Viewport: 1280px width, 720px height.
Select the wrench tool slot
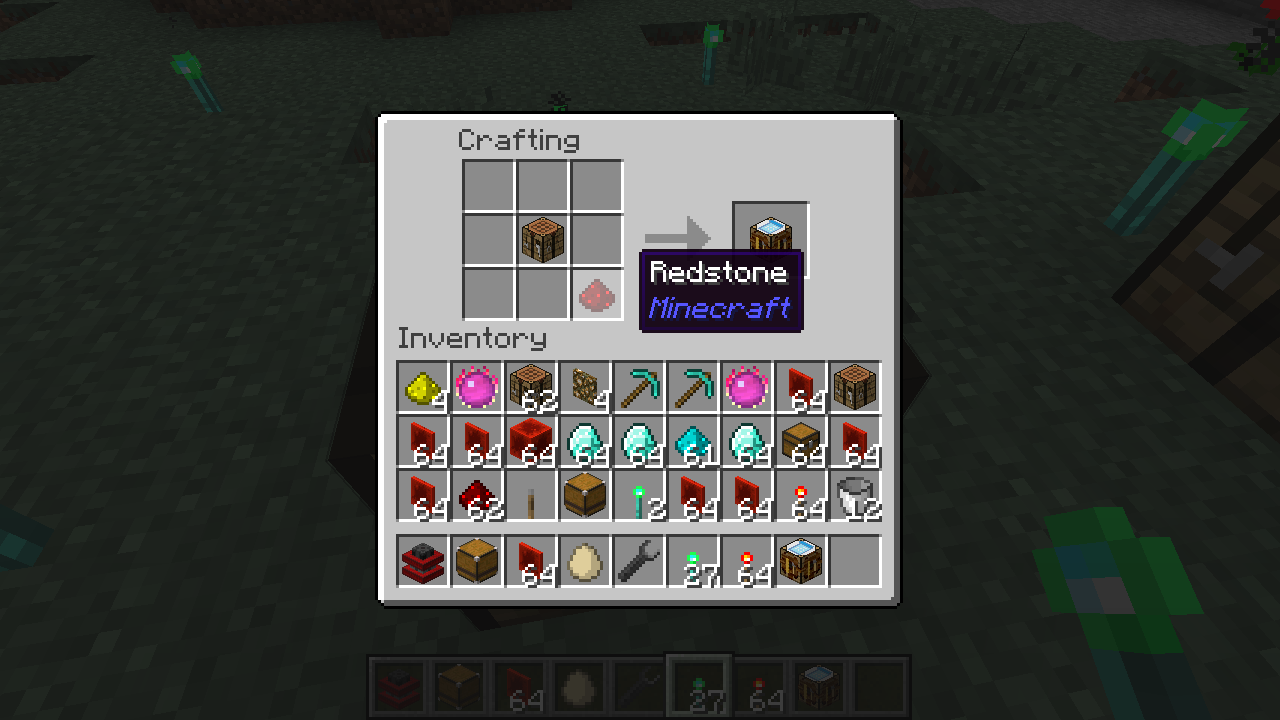(x=639, y=561)
